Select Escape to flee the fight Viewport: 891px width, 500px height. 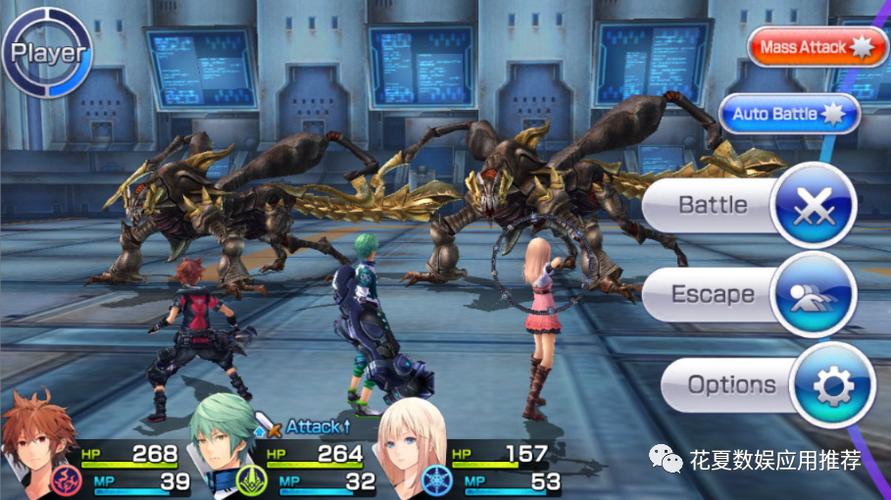click(x=748, y=295)
